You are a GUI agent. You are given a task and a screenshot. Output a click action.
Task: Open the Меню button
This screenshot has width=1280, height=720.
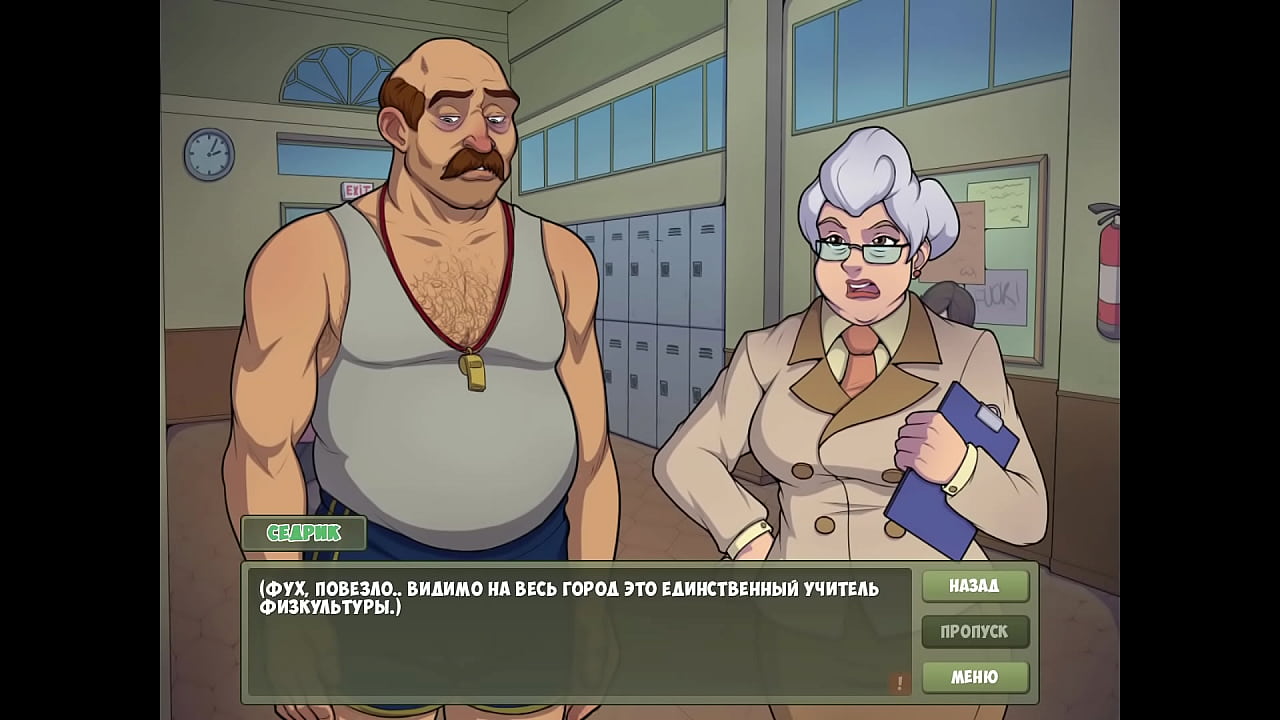tap(975, 677)
